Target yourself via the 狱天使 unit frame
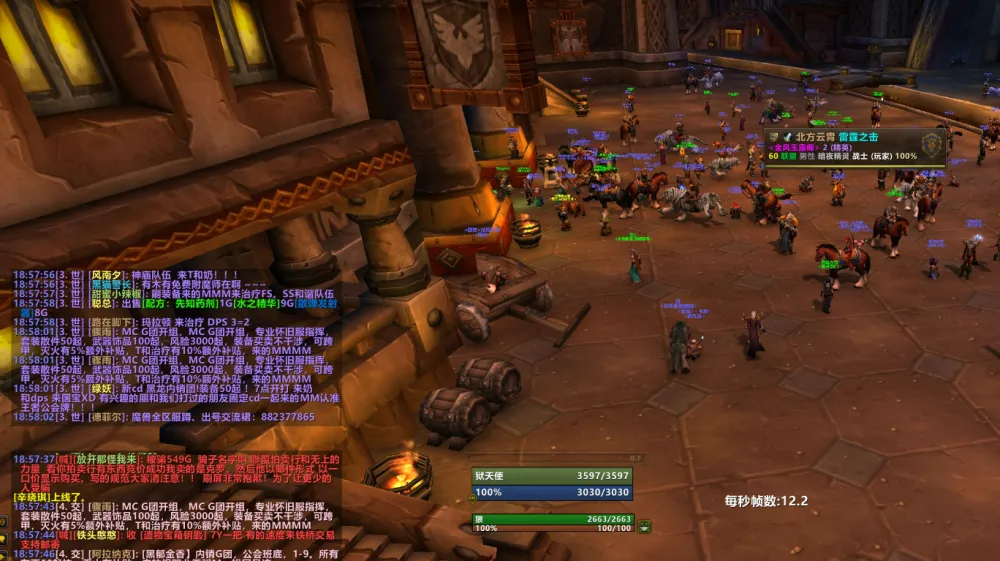Screen dimensions: 1000x561 (552, 476)
